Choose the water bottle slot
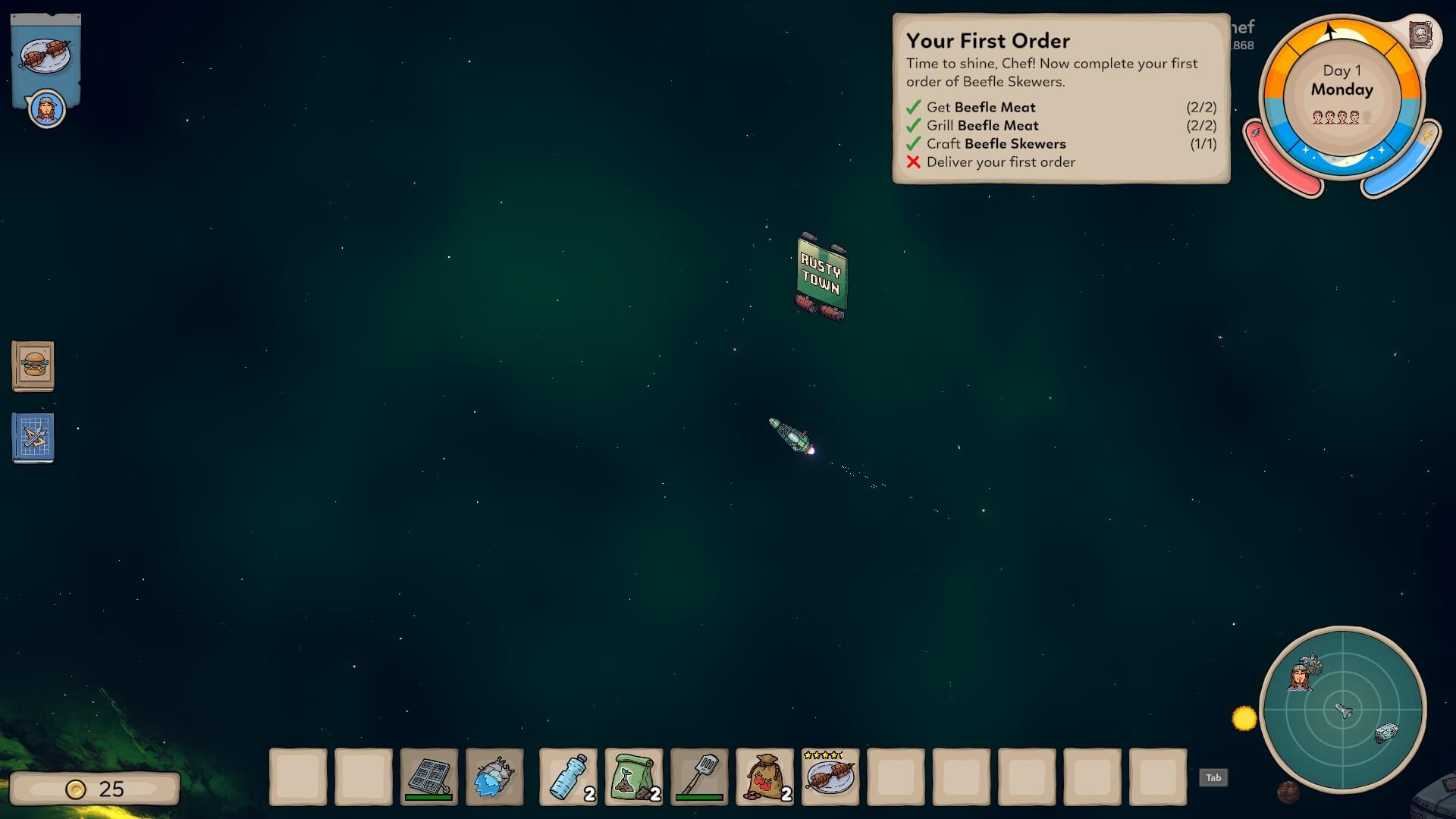 568,777
